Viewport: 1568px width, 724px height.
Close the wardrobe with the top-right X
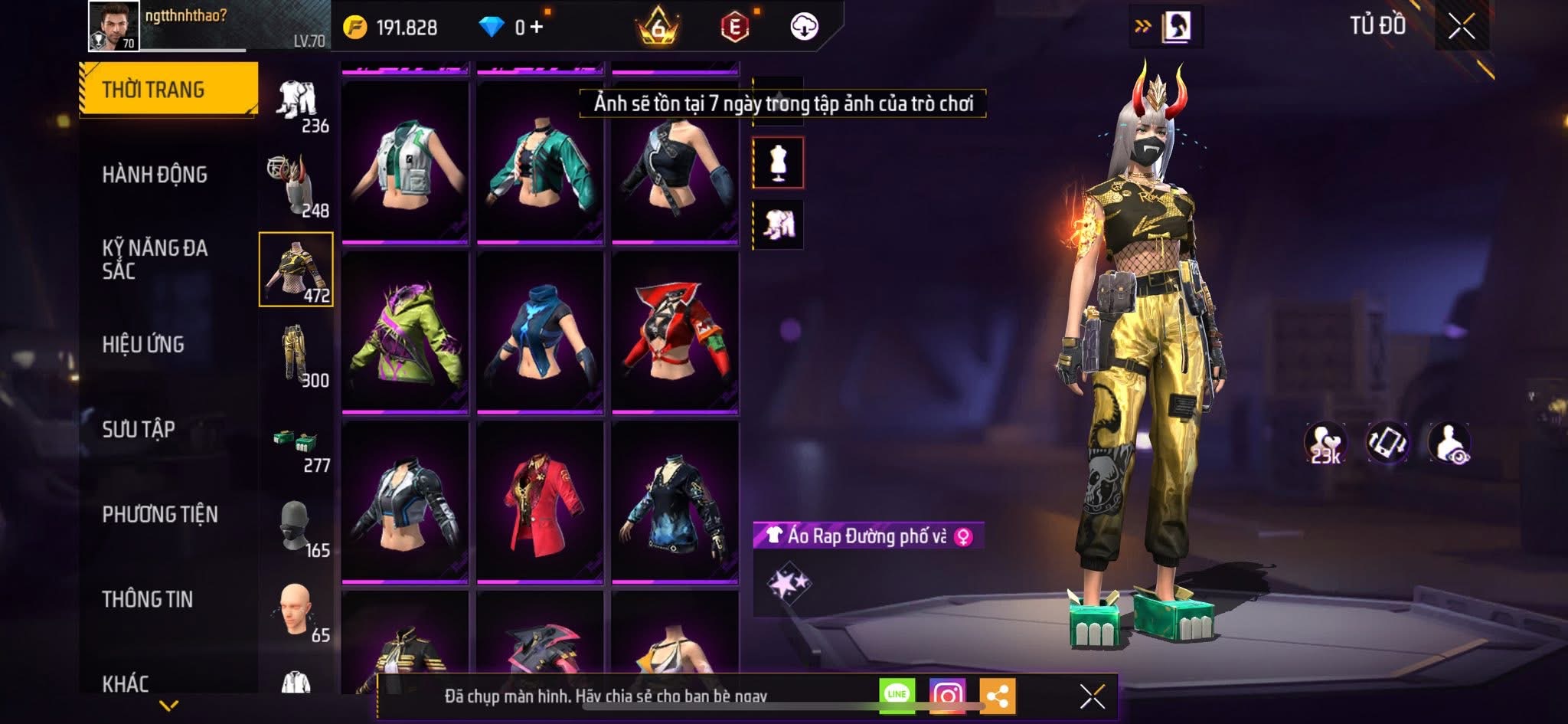click(1461, 27)
